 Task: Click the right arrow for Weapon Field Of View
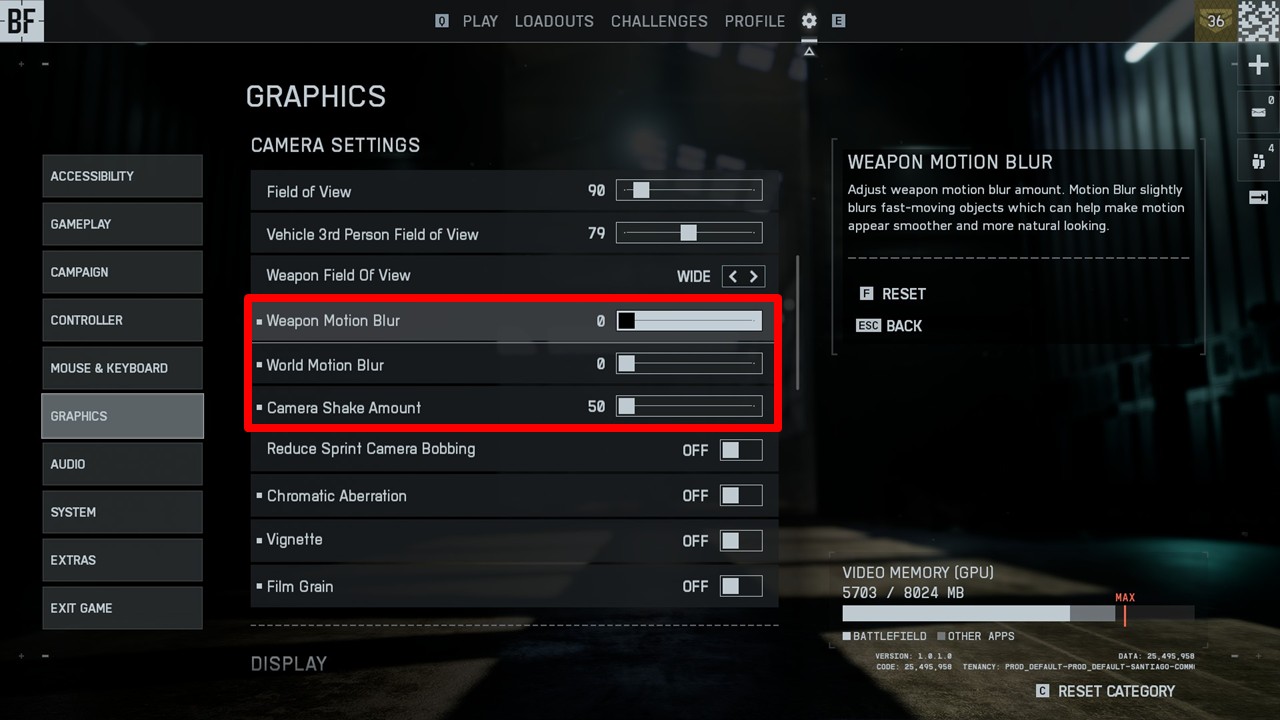(x=754, y=276)
